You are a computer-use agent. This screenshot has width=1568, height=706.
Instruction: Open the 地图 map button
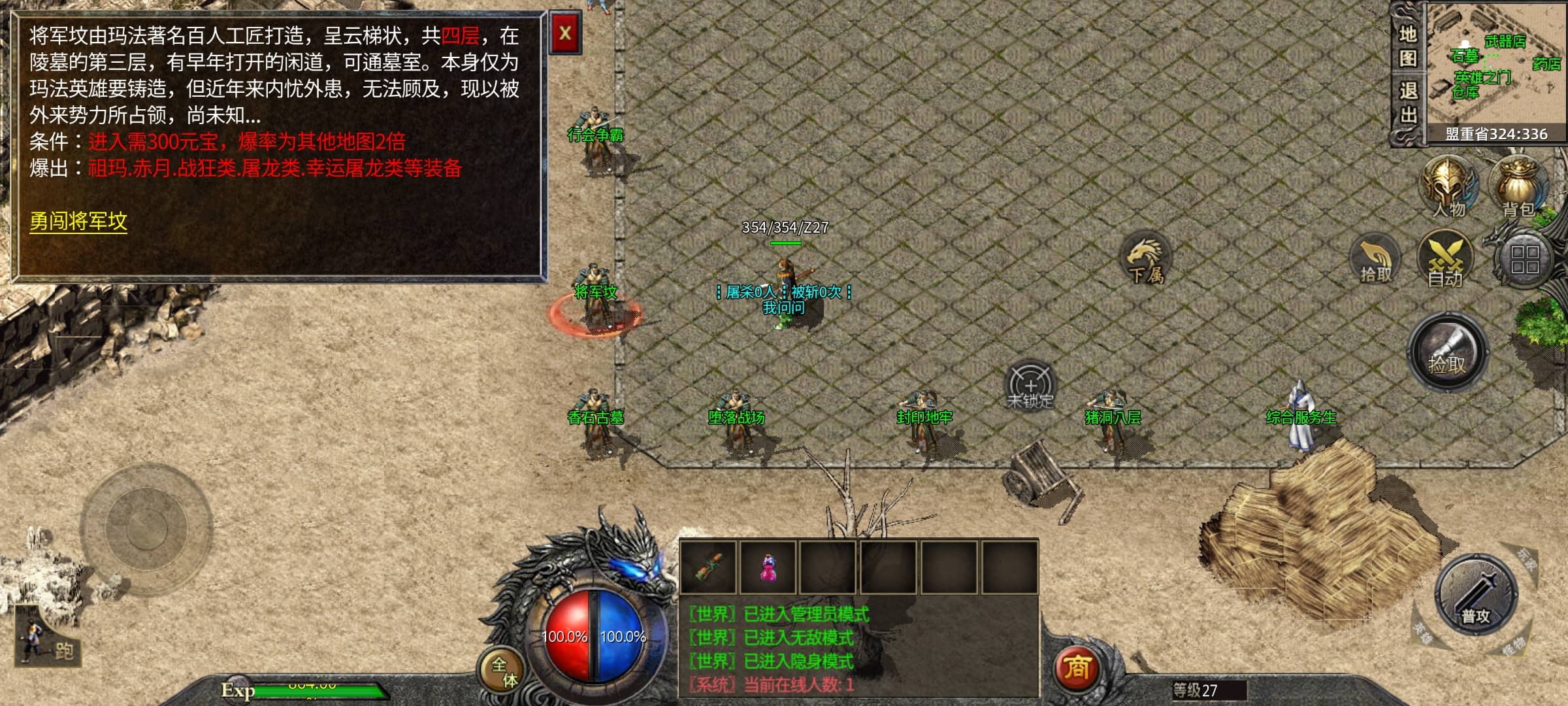(x=1408, y=46)
